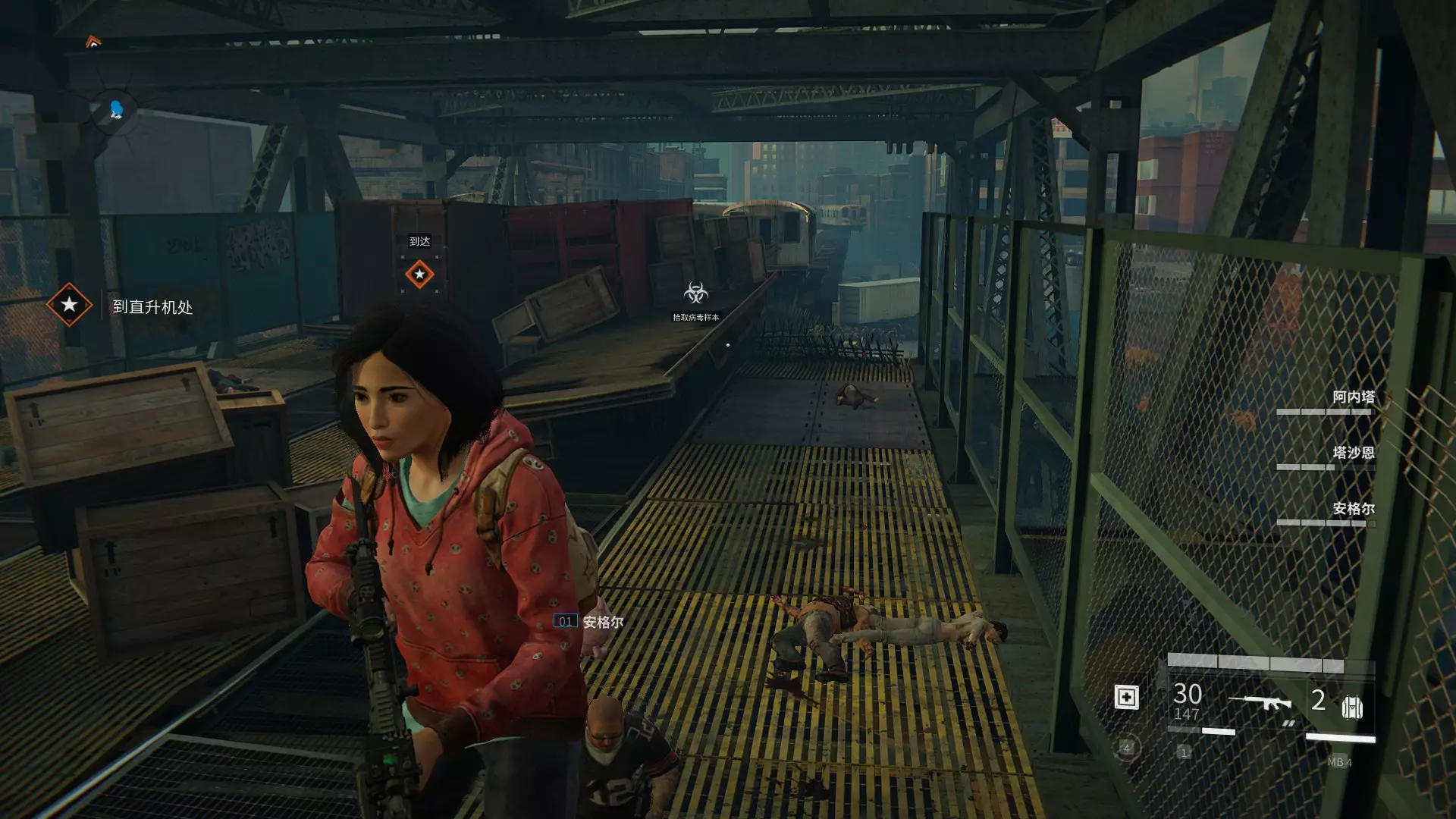Select the assault rifle weapon icon

coord(1260,704)
